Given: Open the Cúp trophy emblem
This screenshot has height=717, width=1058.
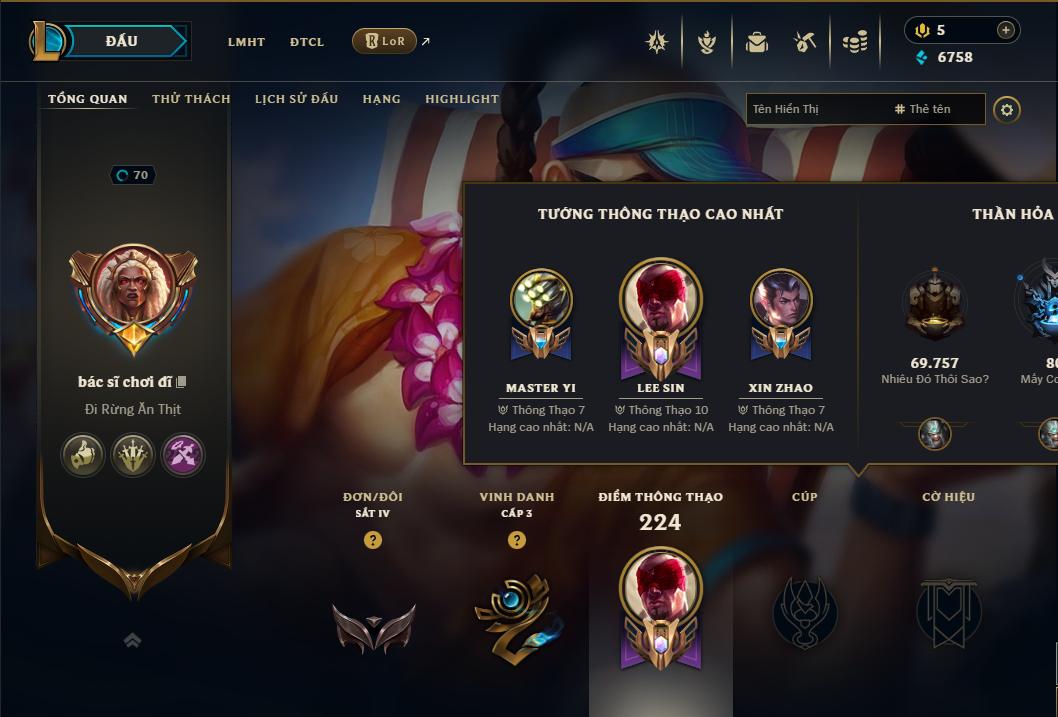Looking at the screenshot, I should (805, 611).
